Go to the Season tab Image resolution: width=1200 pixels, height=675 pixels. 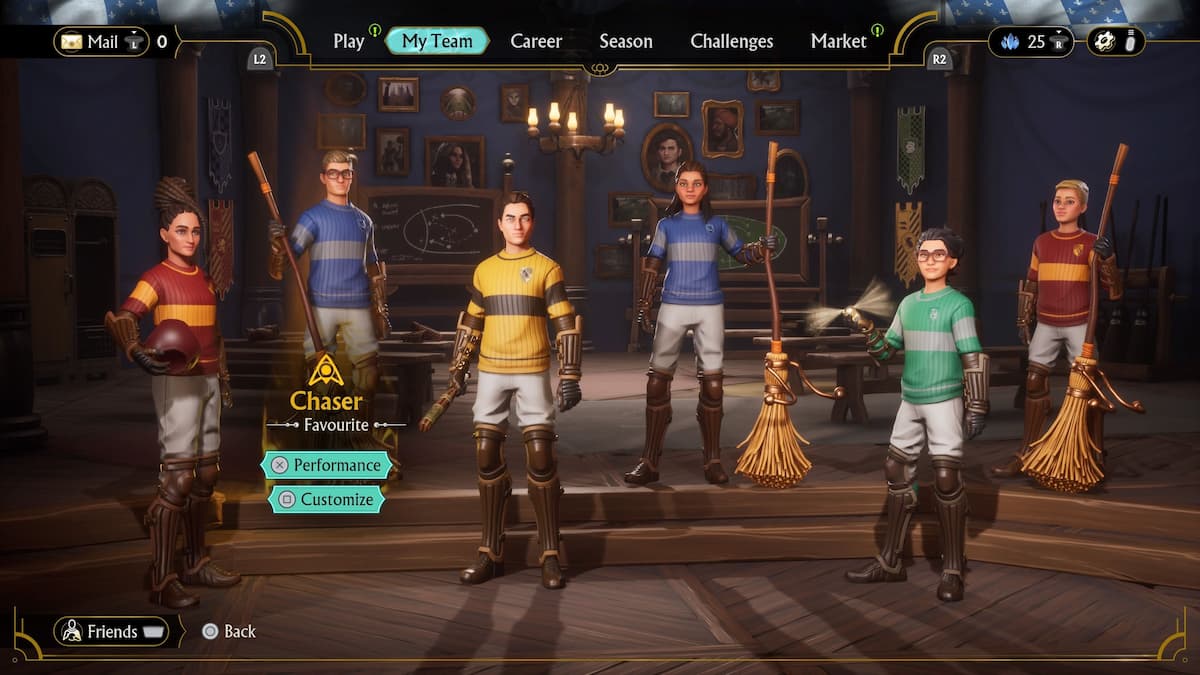pos(626,41)
